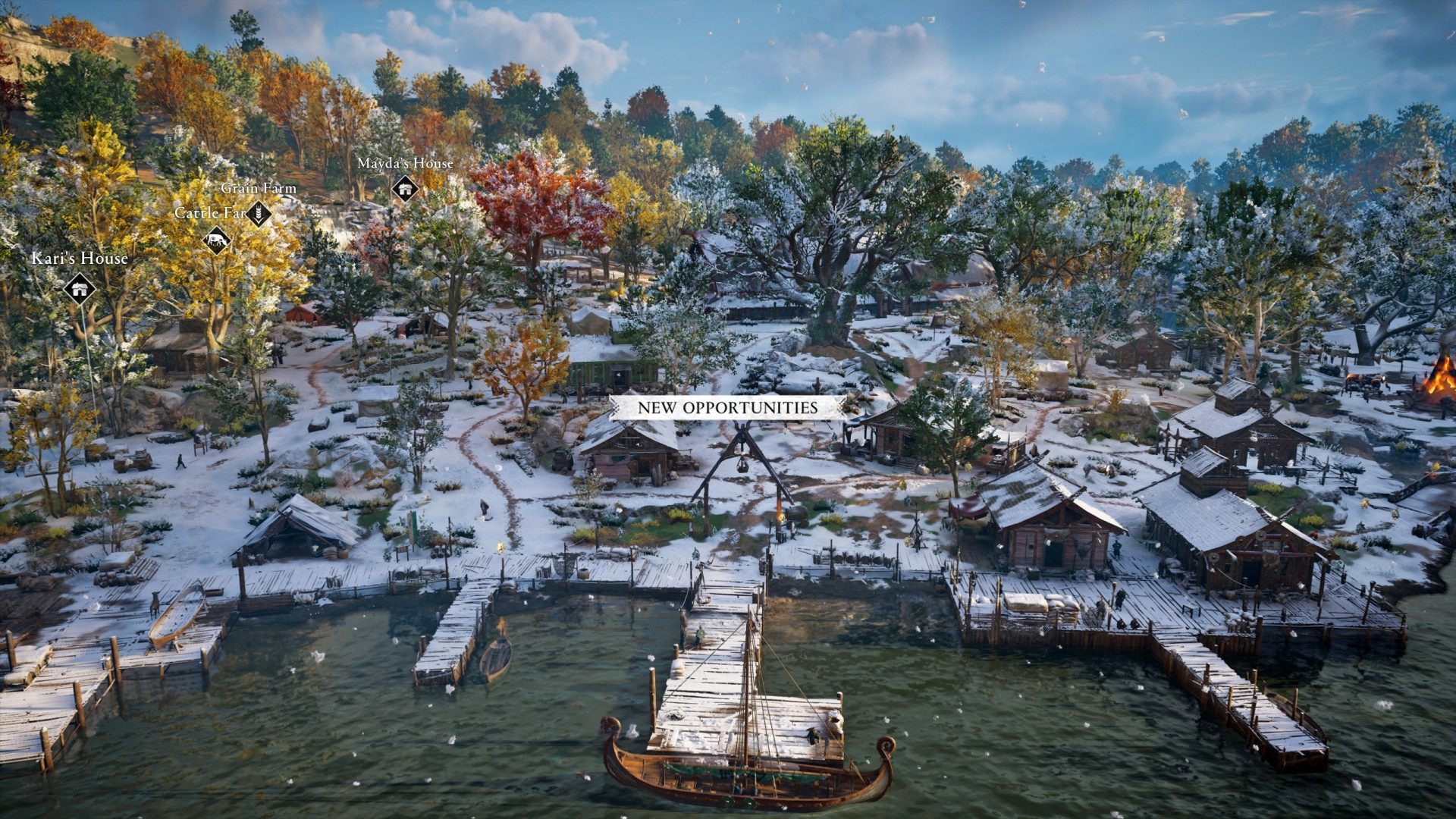The width and height of the screenshot is (1456, 819).
Task: Choose the Grain Farm wheat marker
Action: coord(259,213)
